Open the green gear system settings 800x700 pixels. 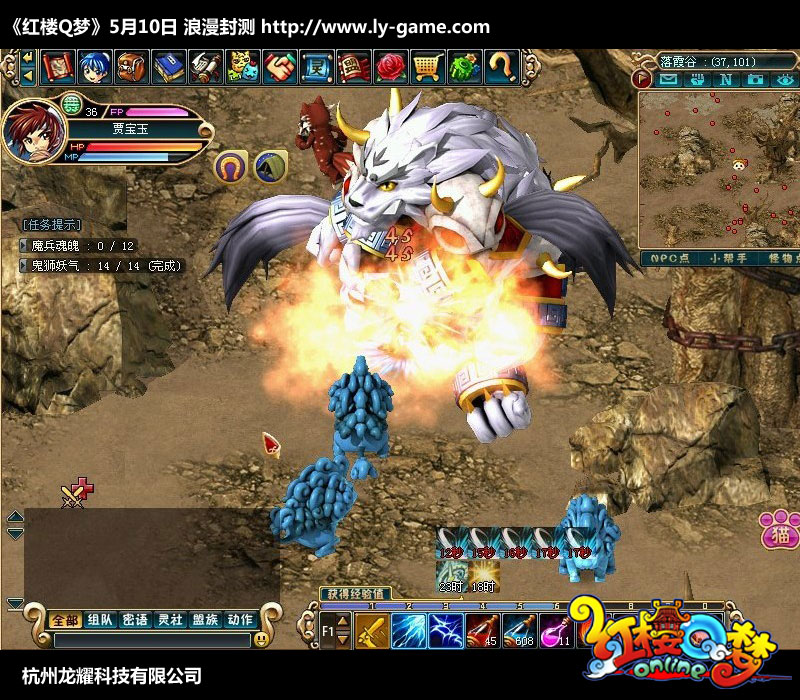tap(465, 67)
